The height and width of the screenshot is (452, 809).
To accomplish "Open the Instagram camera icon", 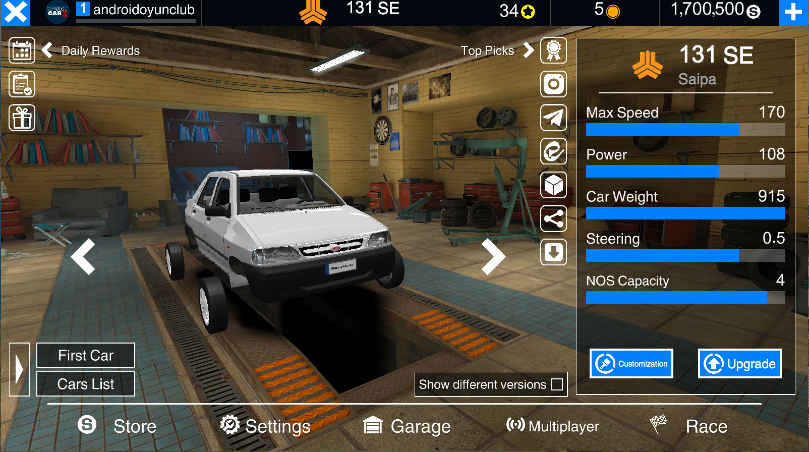I will (554, 84).
